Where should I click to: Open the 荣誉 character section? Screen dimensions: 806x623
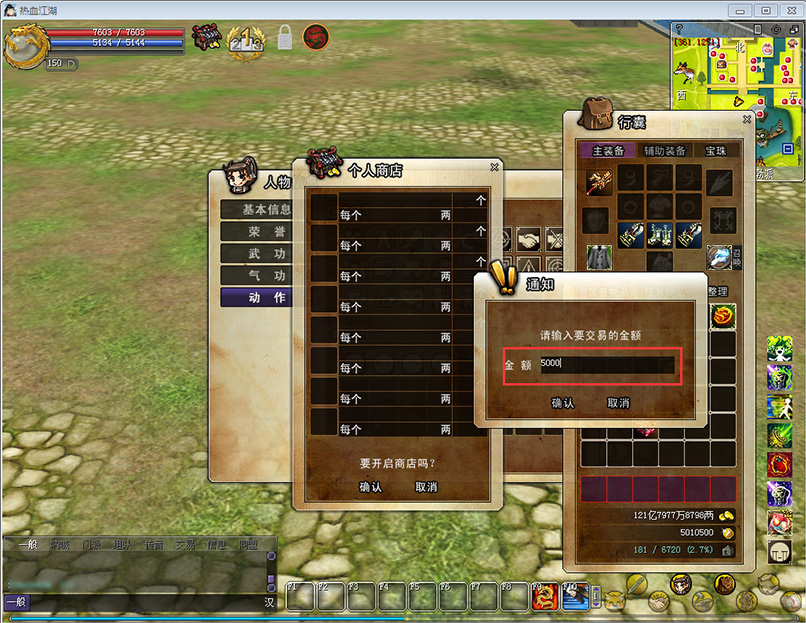pos(256,231)
